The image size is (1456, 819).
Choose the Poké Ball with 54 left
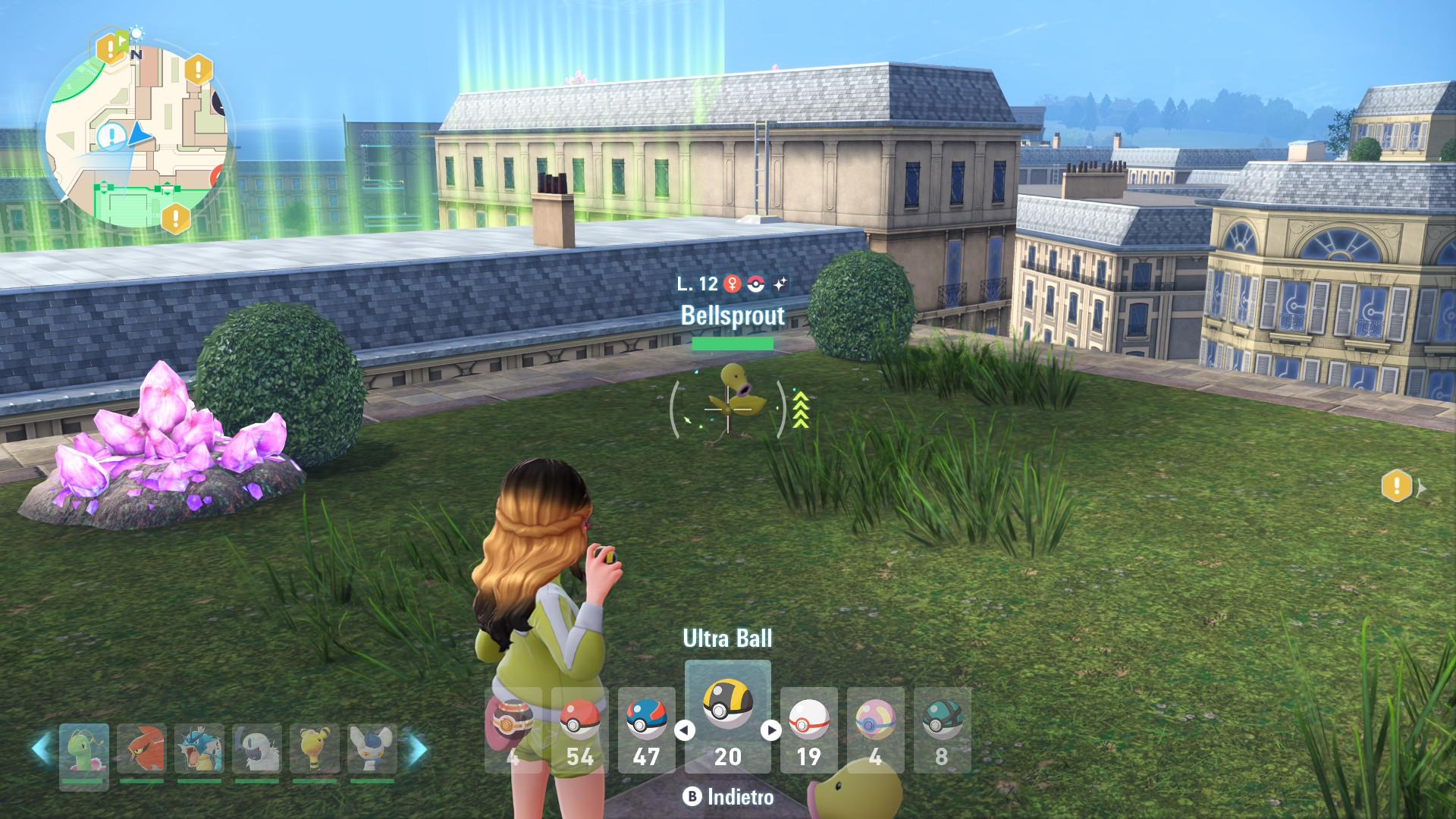(x=579, y=729)
